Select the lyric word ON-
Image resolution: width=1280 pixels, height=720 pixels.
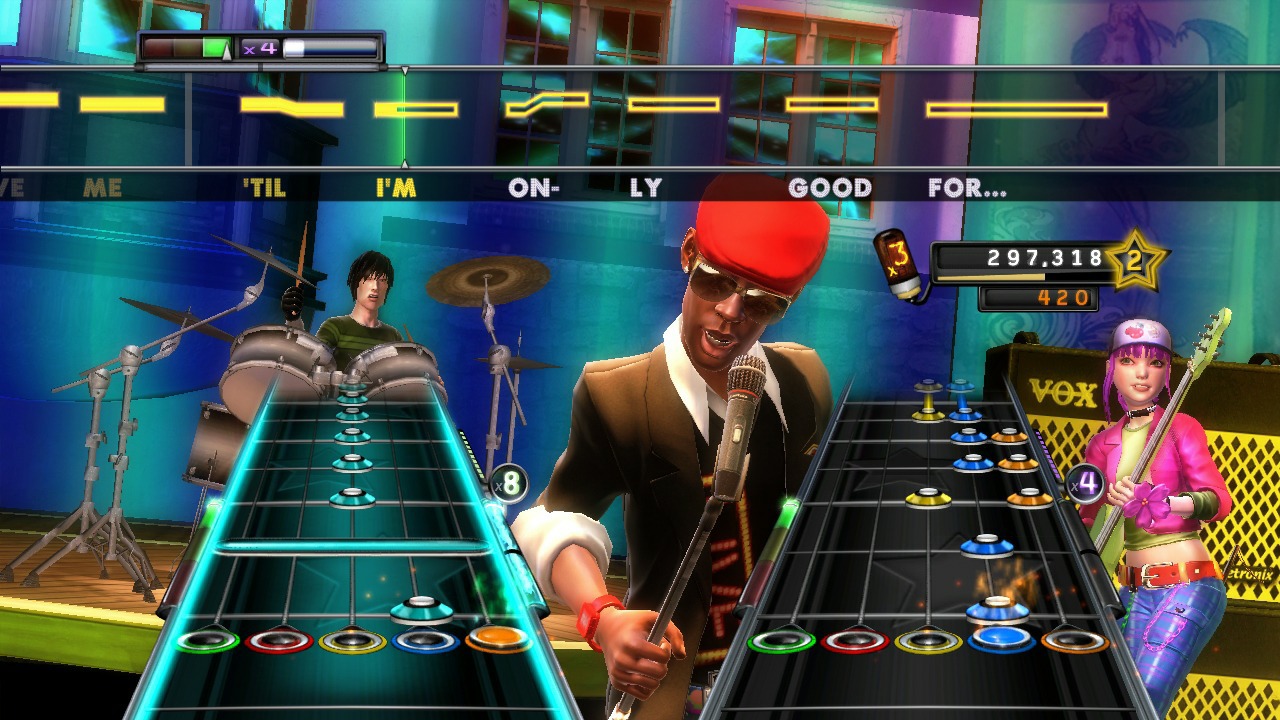click(x=534, y=187)
